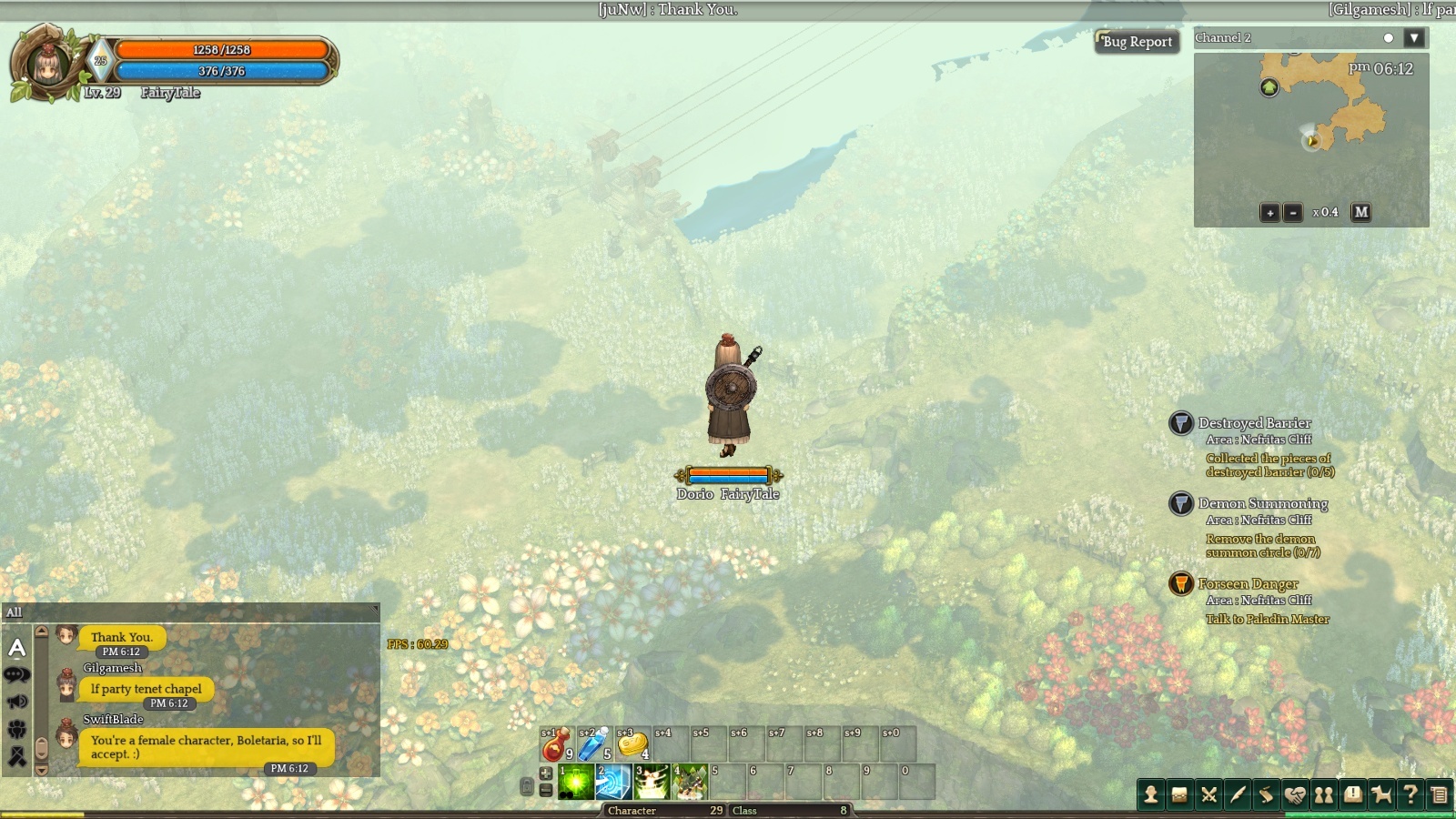The image size is (1456, 819).
Task: Open the help question mark menu
Action: [1410, 795]
